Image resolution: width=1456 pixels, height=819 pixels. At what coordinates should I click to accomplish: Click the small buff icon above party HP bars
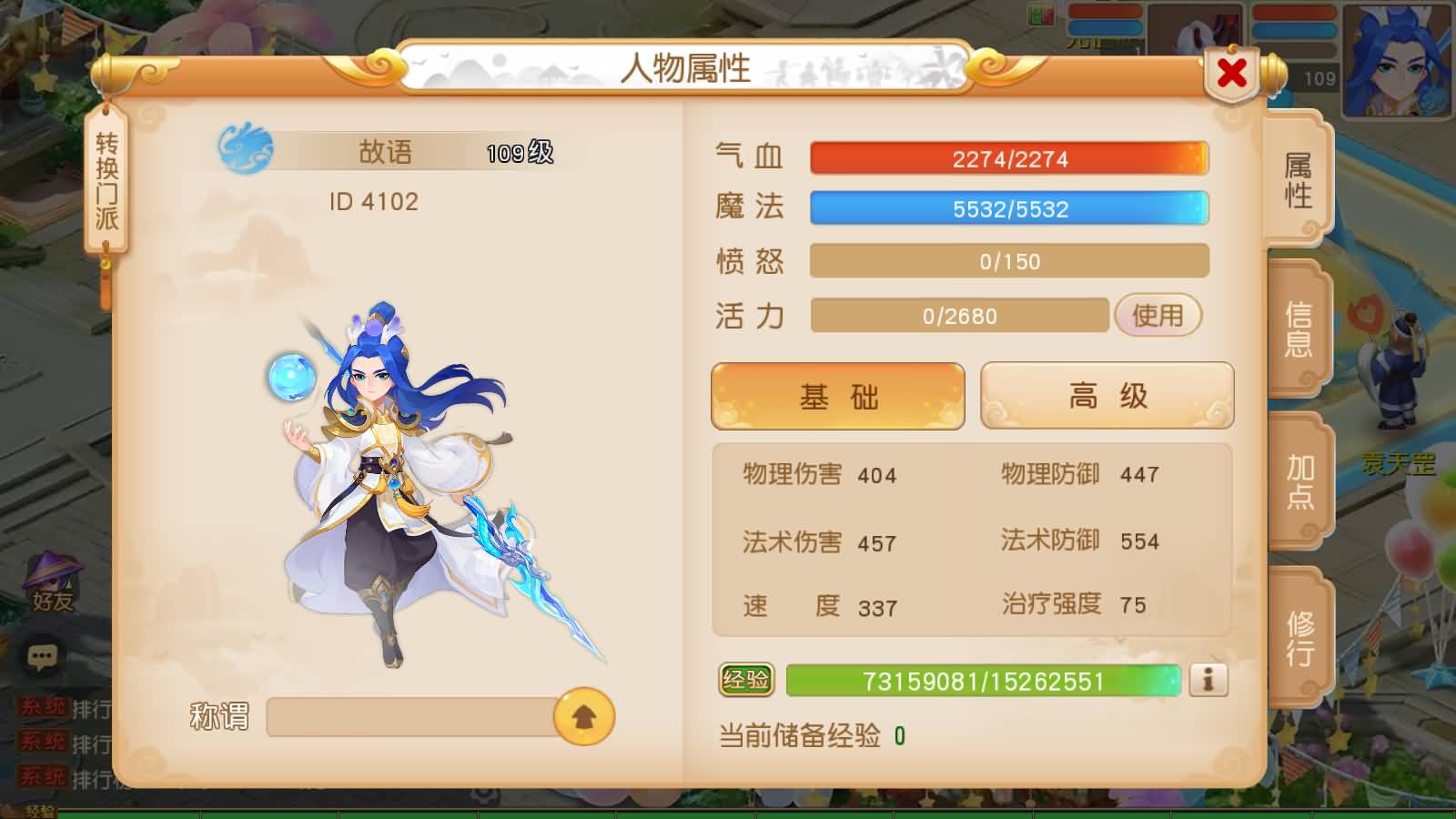pyautogui.click(x=1040, y=14)
